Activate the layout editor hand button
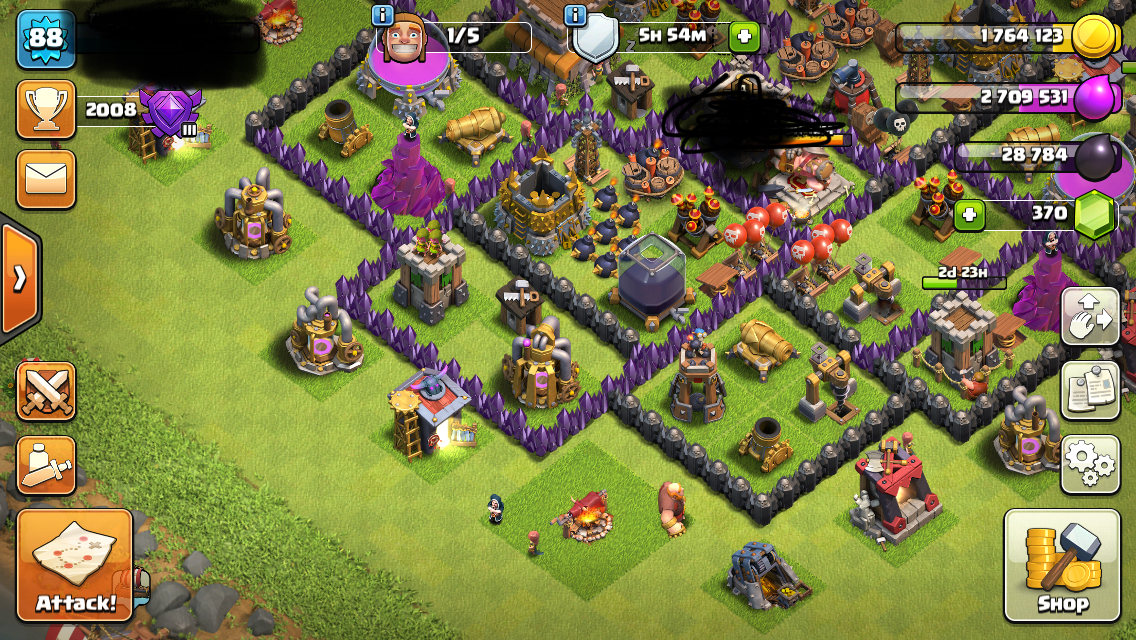 [1089, 316]
